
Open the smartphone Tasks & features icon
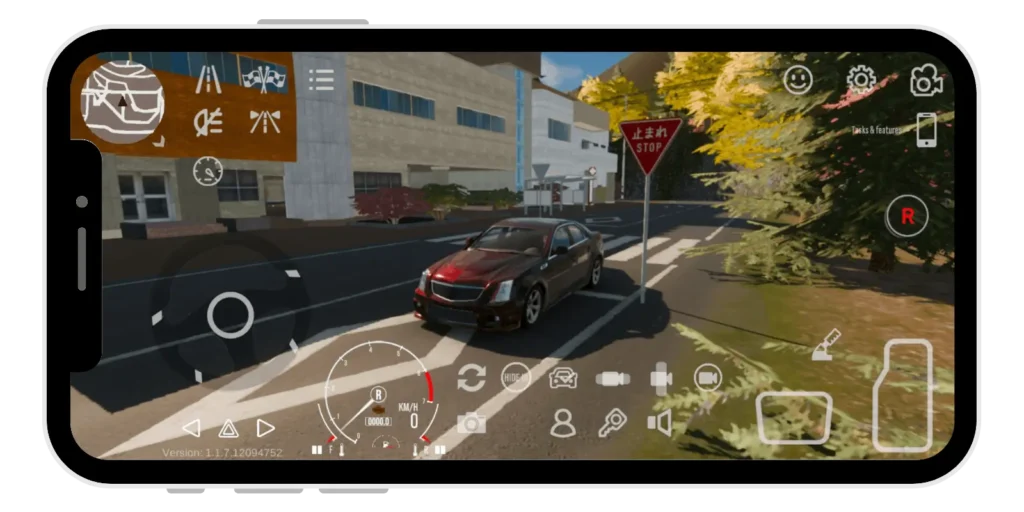point(927,130)
